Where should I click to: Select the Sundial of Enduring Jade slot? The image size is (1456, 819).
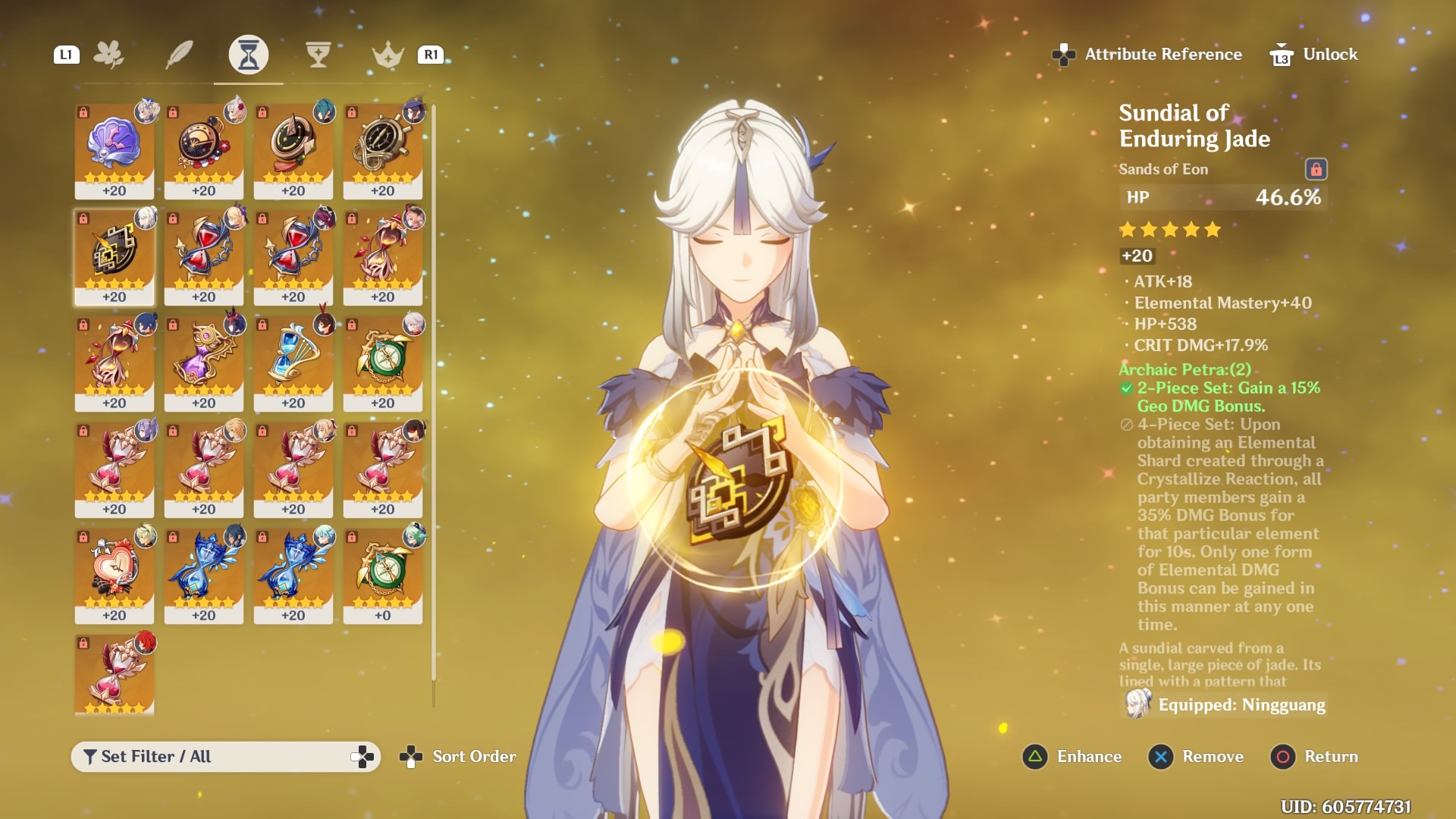pos(115,256)
